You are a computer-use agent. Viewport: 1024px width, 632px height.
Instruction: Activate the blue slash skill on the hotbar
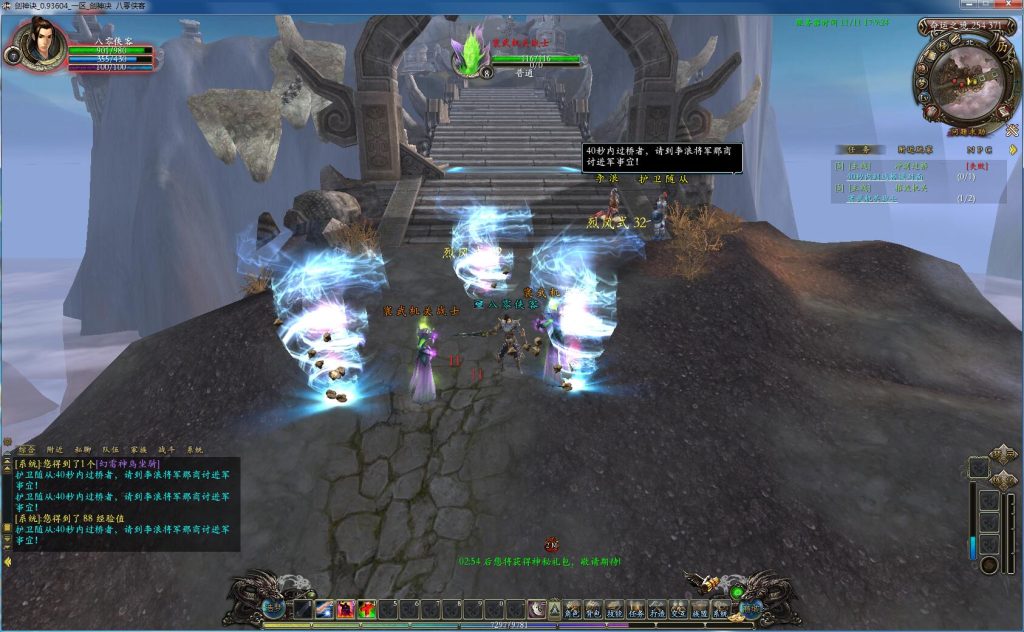(x=324, y=609)
